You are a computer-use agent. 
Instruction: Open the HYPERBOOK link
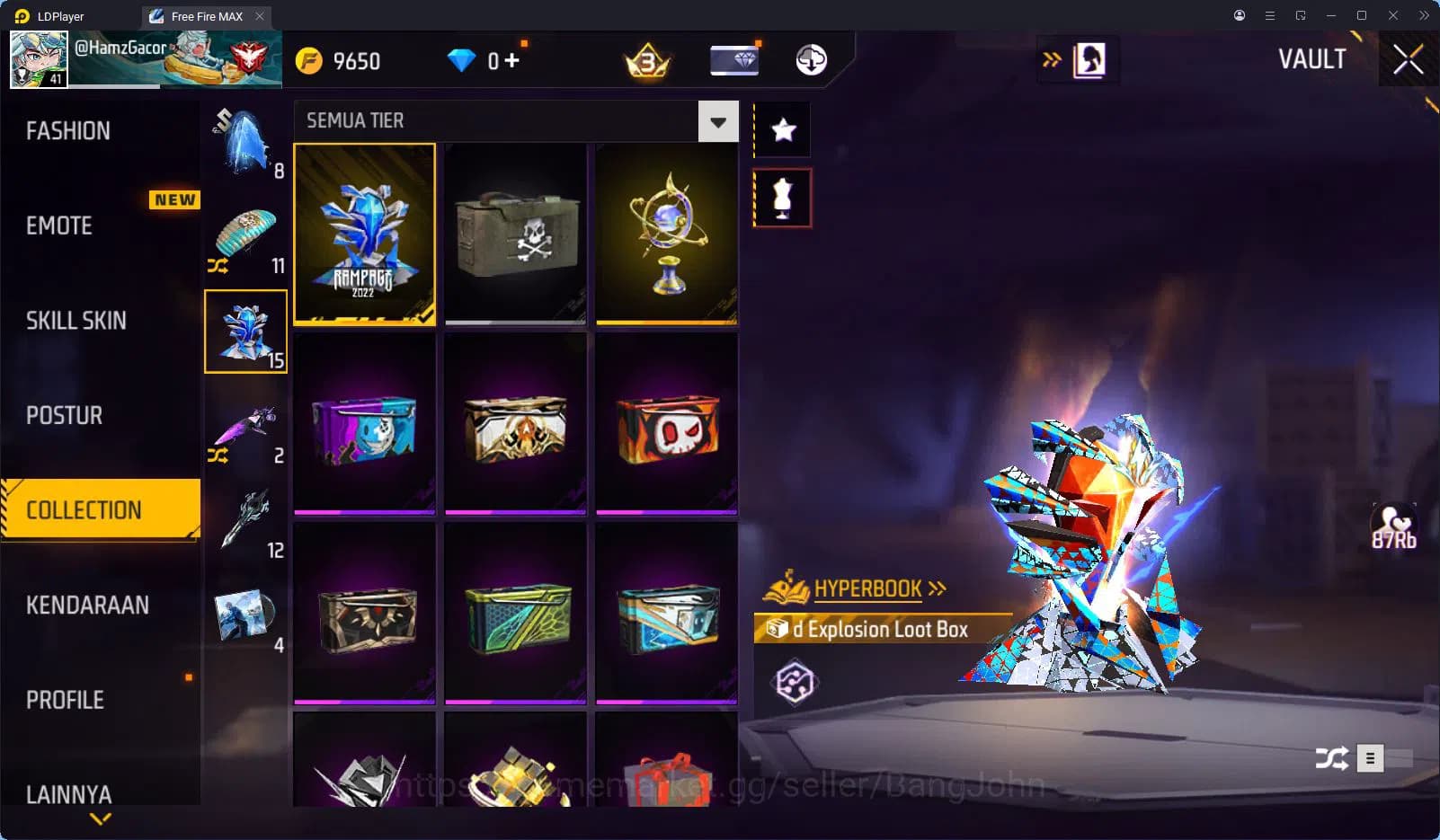(868, 588)
